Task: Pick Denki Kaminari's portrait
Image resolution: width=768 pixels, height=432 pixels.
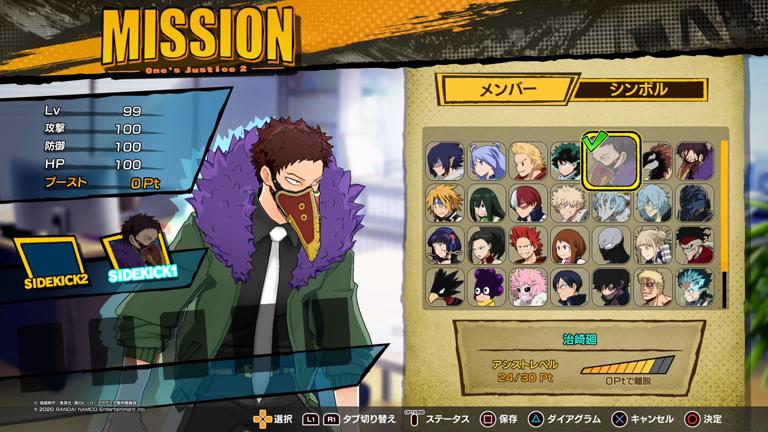Action: click(444, 203)
